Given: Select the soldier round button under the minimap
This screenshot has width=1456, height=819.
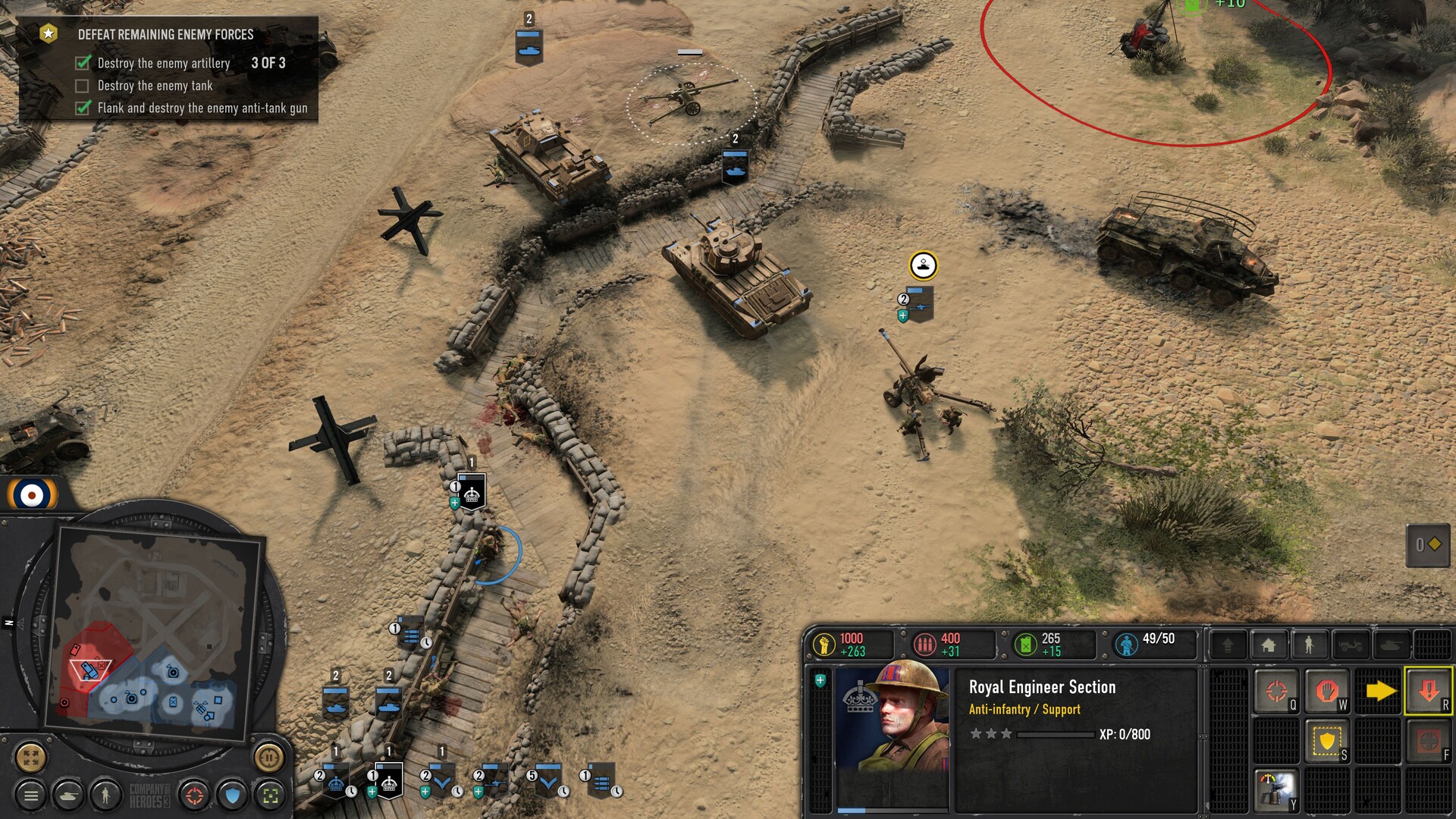Looking at the screenshot, I should tap(105, 795).
